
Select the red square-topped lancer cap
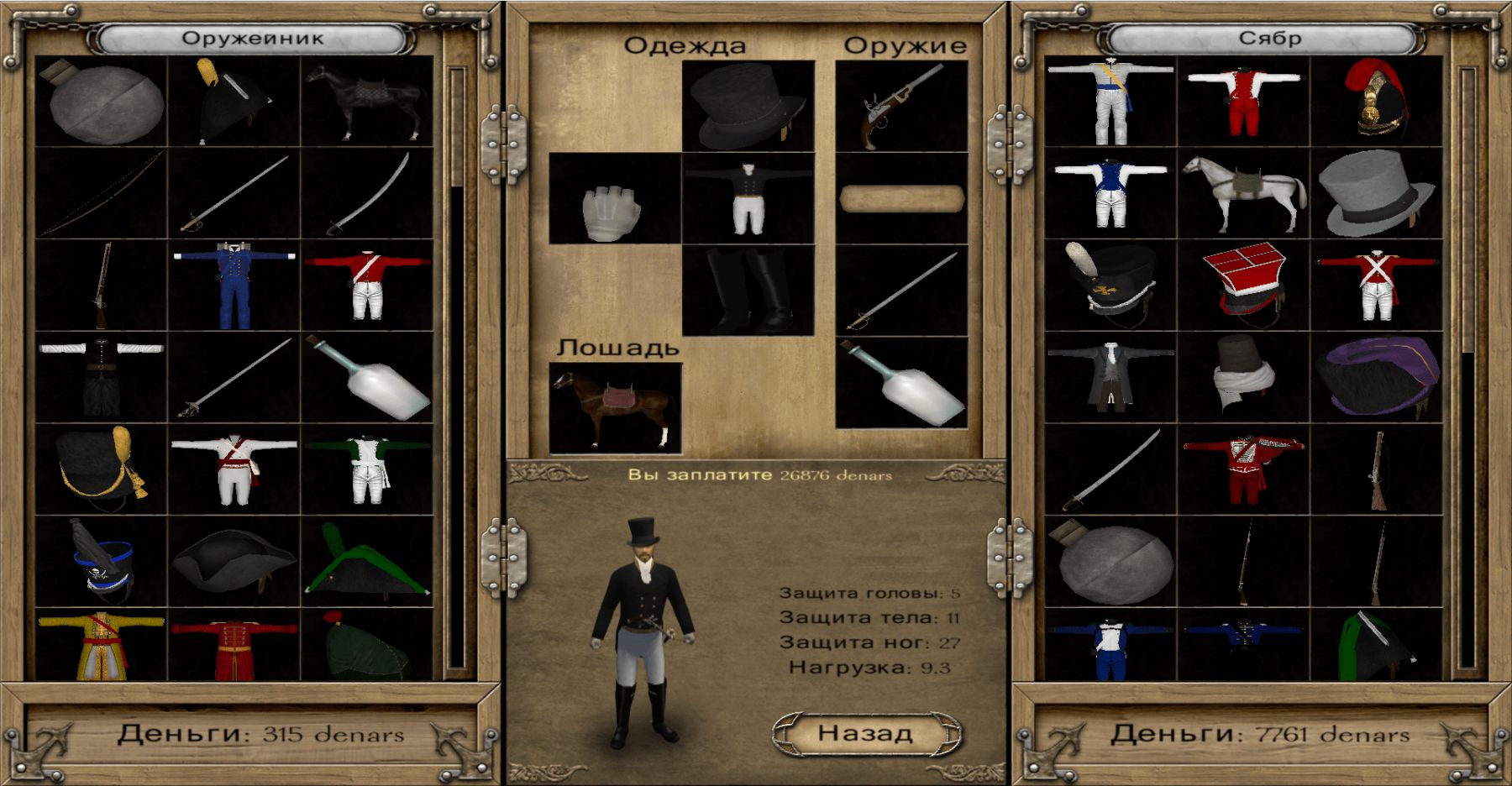[x=1243, y=286]
